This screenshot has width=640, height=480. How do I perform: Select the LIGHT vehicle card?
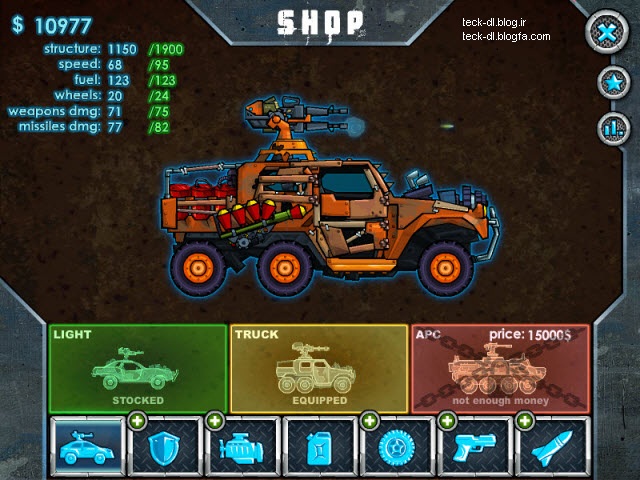(x=138, y=368)
